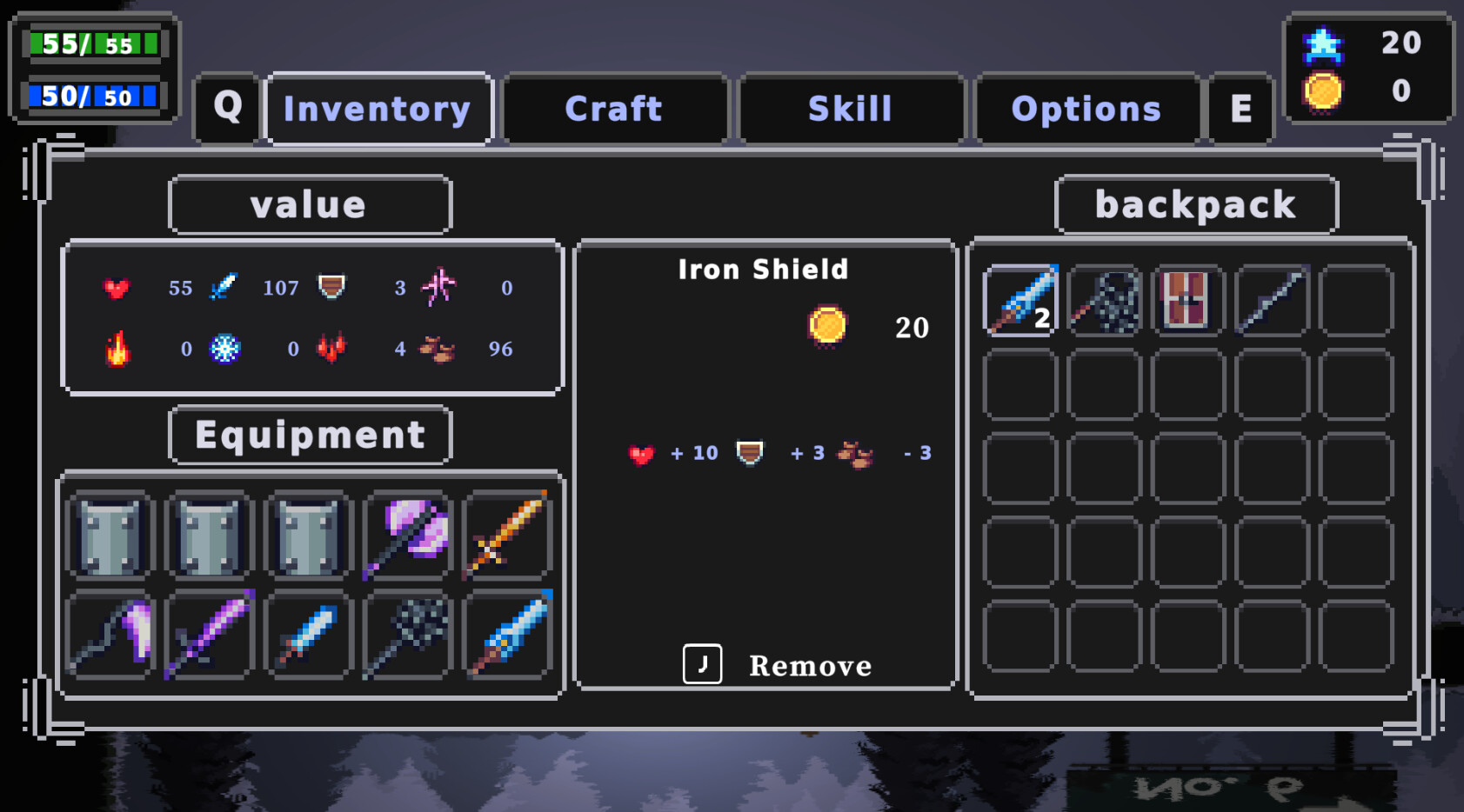The image size is (1464, 812).
Task: Select the purple-bladed sword in Equipment
Action: click(210, 635)
